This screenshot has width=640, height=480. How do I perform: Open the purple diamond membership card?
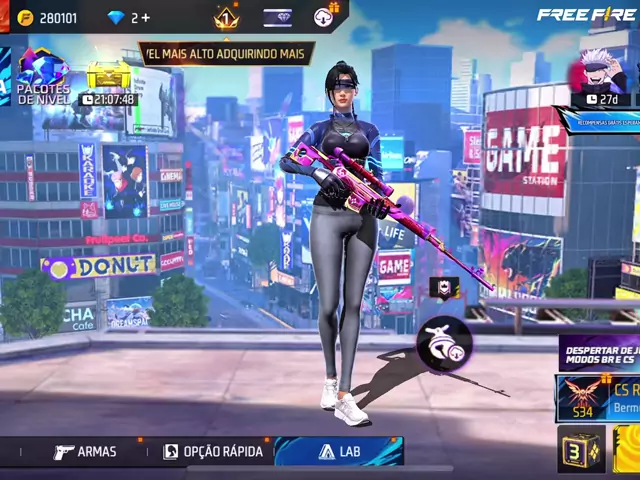[278, 17]
